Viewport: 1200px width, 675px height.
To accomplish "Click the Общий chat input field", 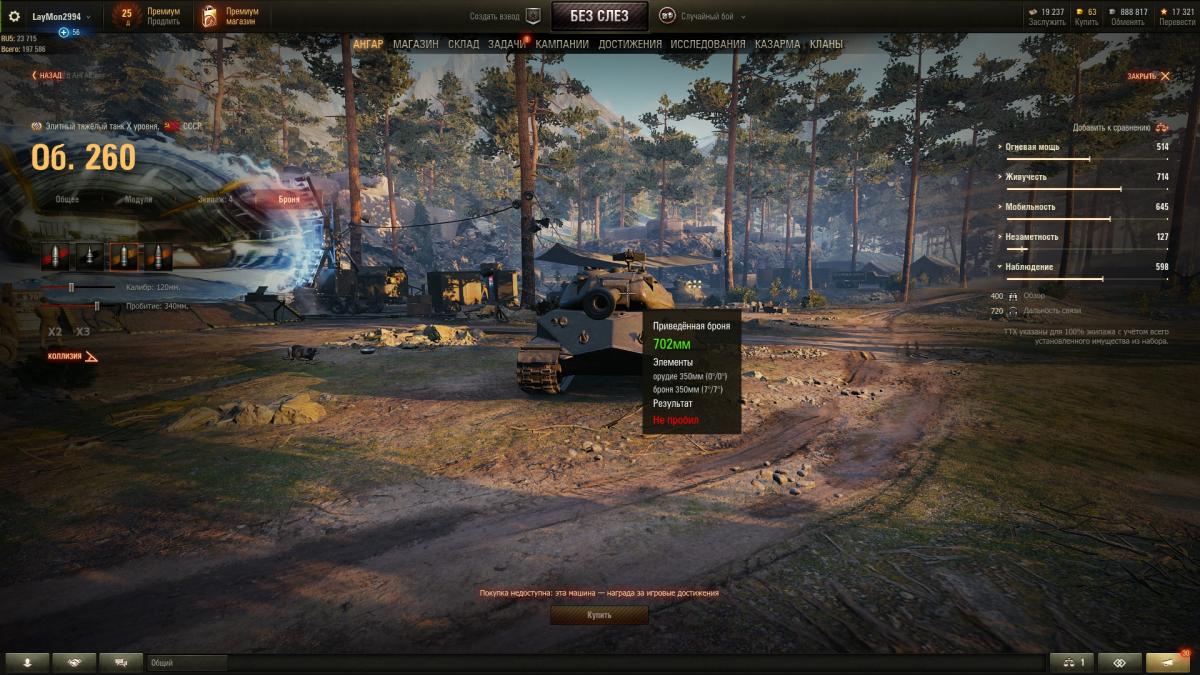I will [x=187, y=663].
